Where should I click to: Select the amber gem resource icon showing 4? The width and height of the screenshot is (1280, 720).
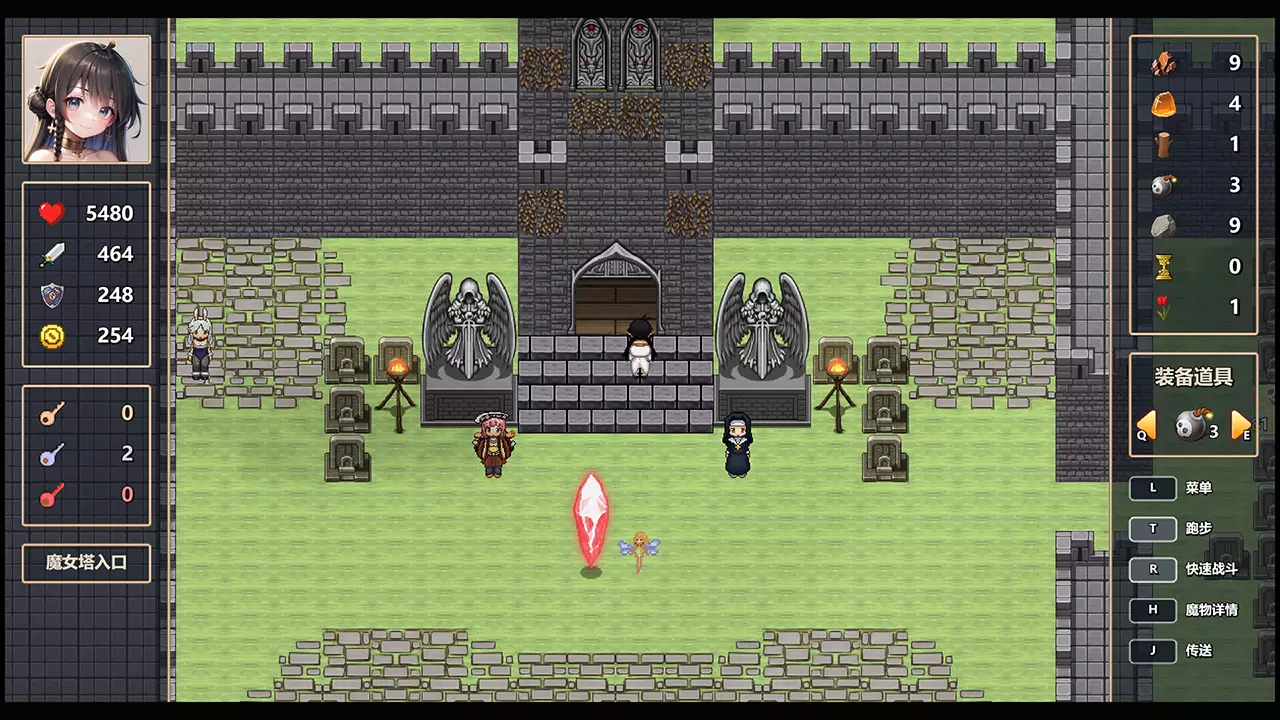pyautogui.click(x=1165, y=104)
